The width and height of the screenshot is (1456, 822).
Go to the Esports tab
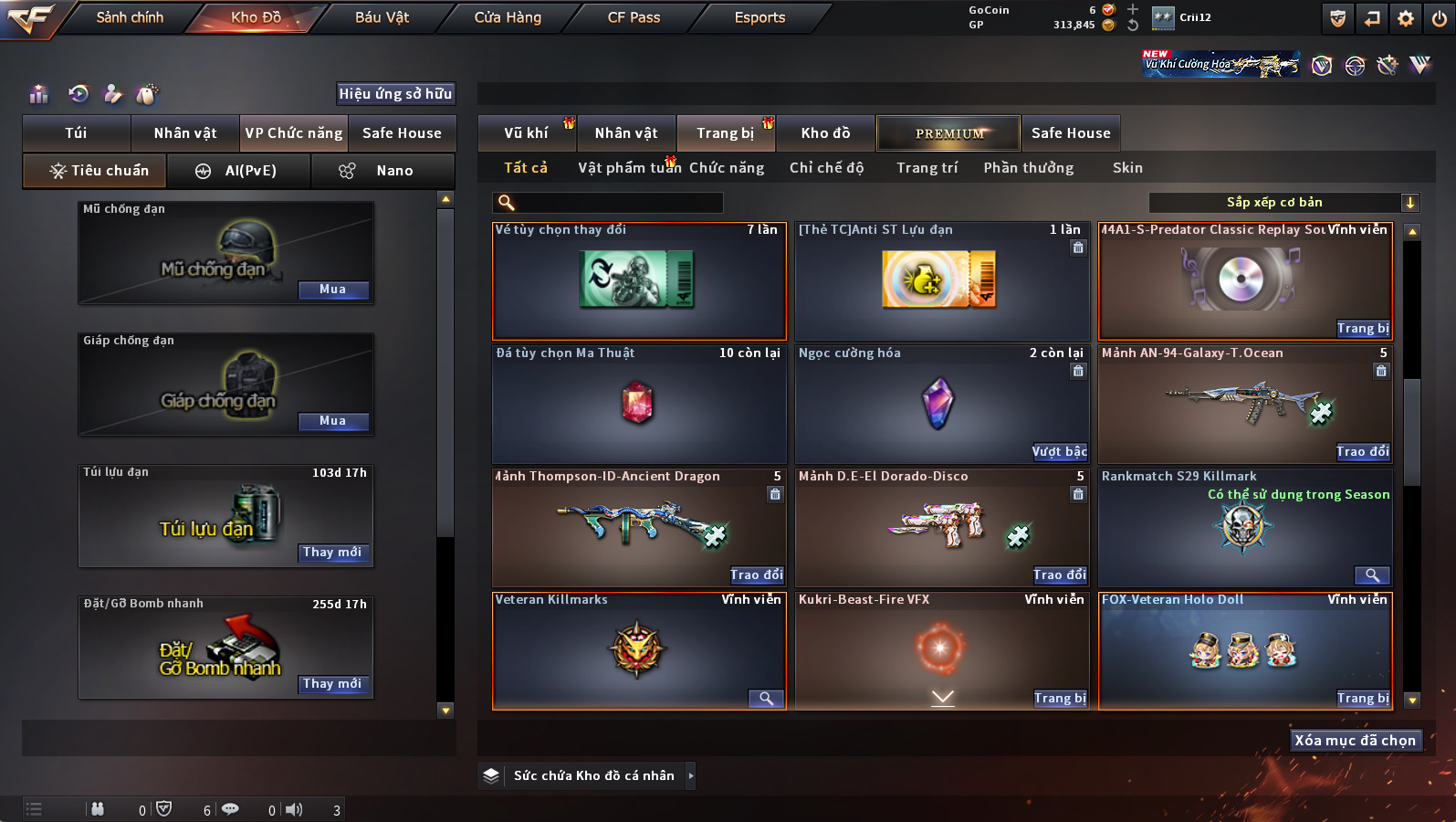(759, 17)
